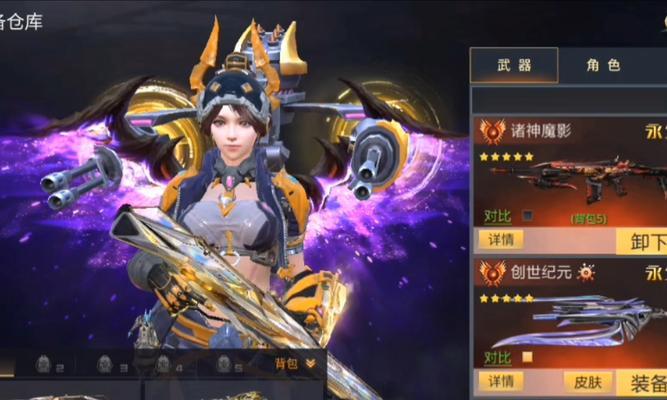Select backpack slot number 5

click(226, 364)
